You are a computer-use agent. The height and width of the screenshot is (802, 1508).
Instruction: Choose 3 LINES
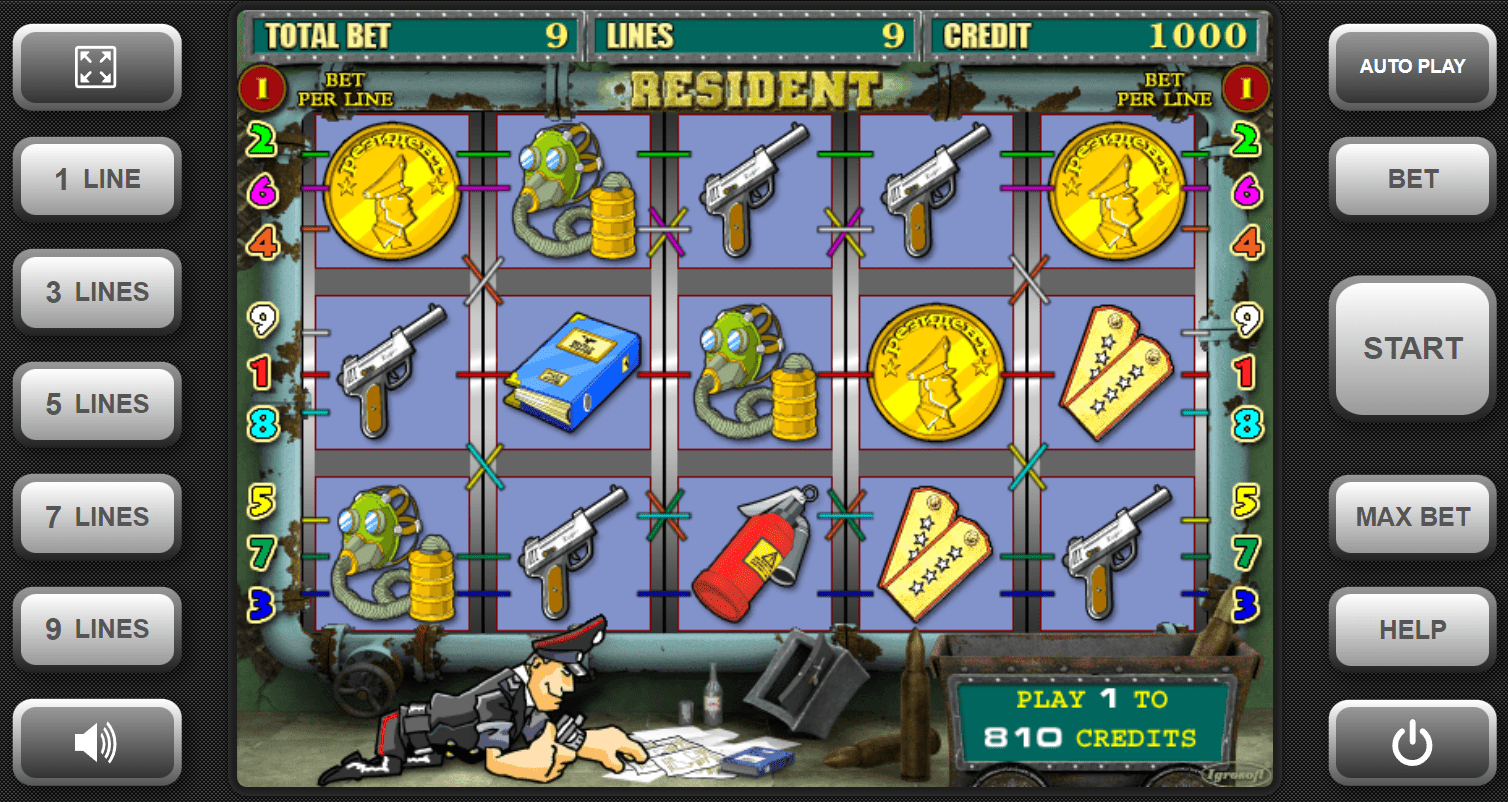[x=96, y=292]
